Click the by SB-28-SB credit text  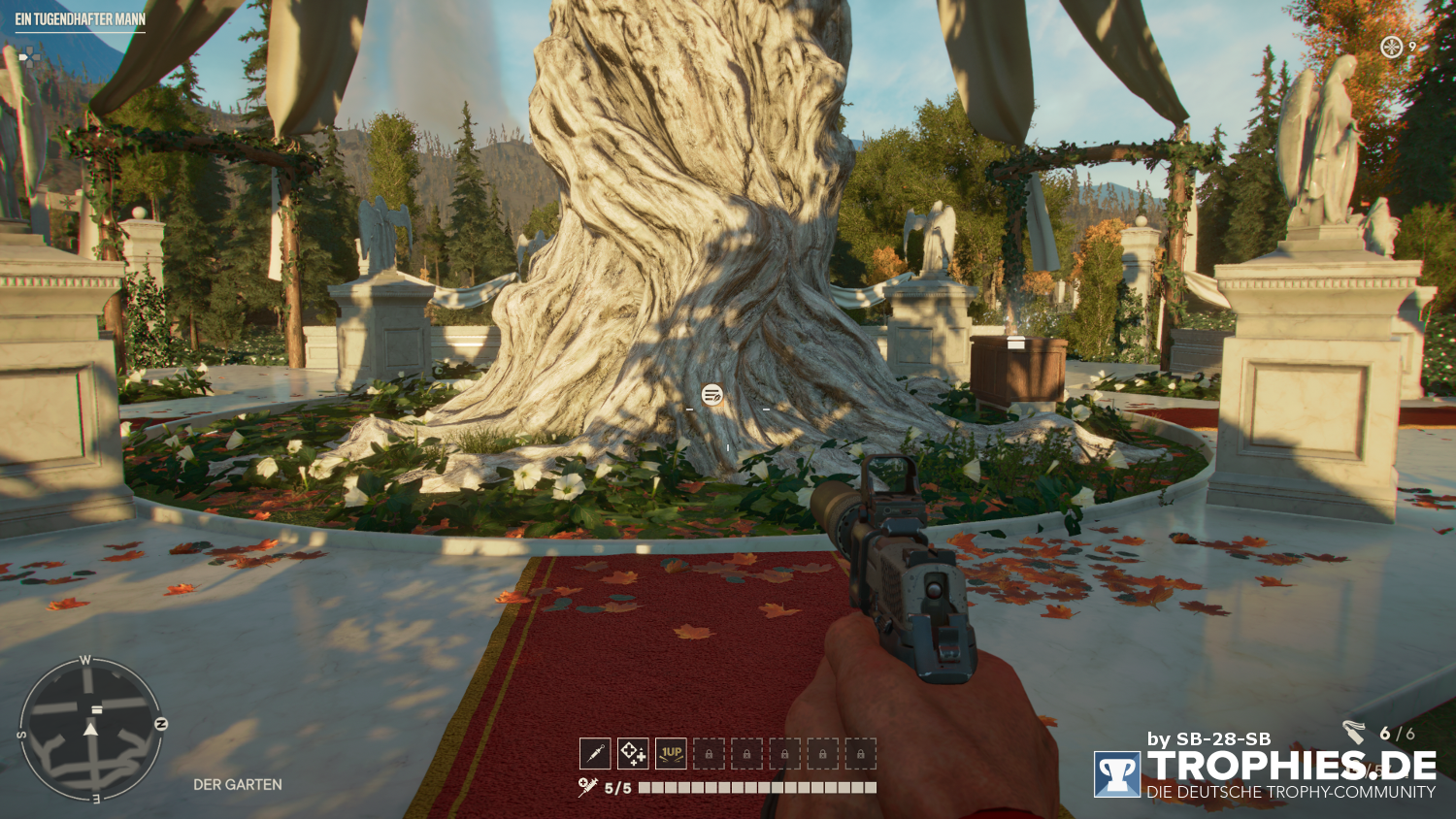(1211, 738)
